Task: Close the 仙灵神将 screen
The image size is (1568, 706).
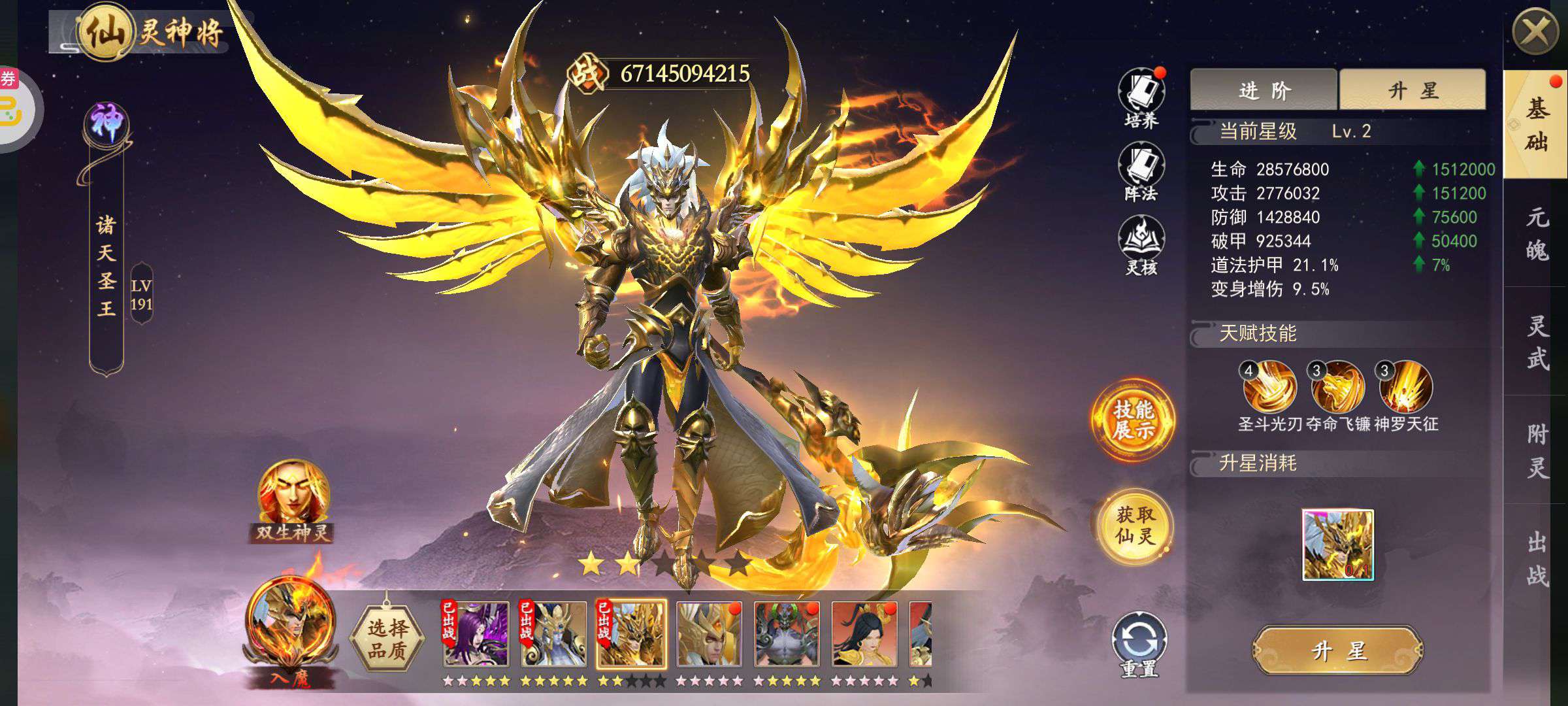Action: pyautogui.click(x=1535, y=31)
